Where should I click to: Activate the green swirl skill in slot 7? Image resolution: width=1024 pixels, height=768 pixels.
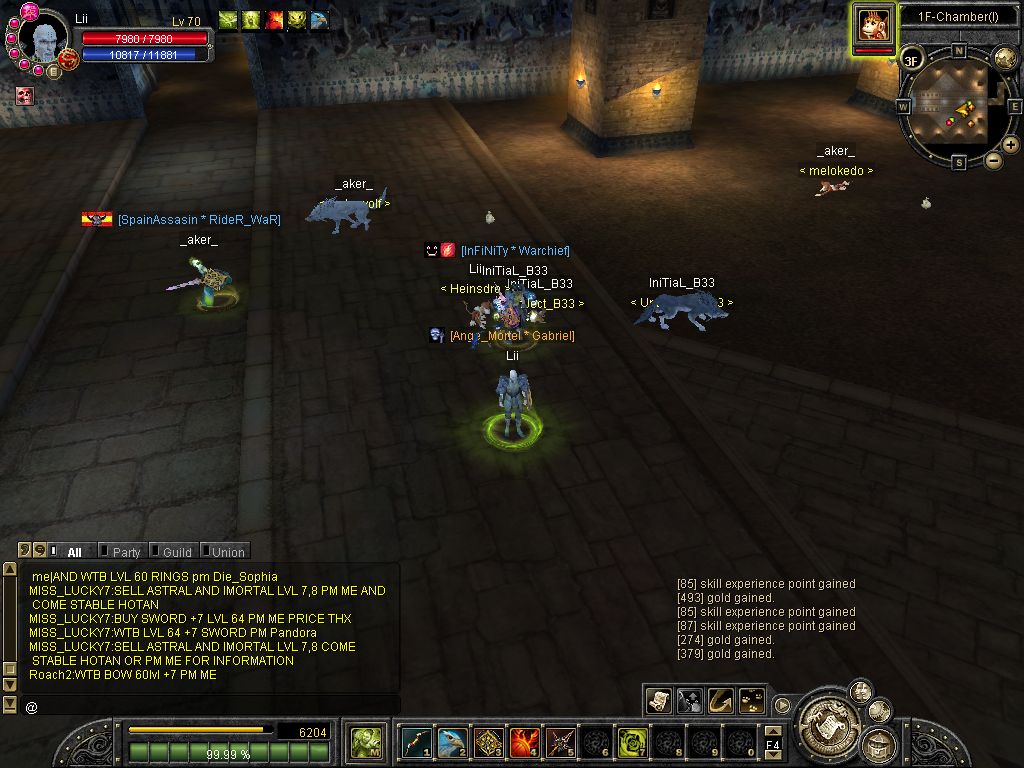pyautogui.click(x=632, y=742)
